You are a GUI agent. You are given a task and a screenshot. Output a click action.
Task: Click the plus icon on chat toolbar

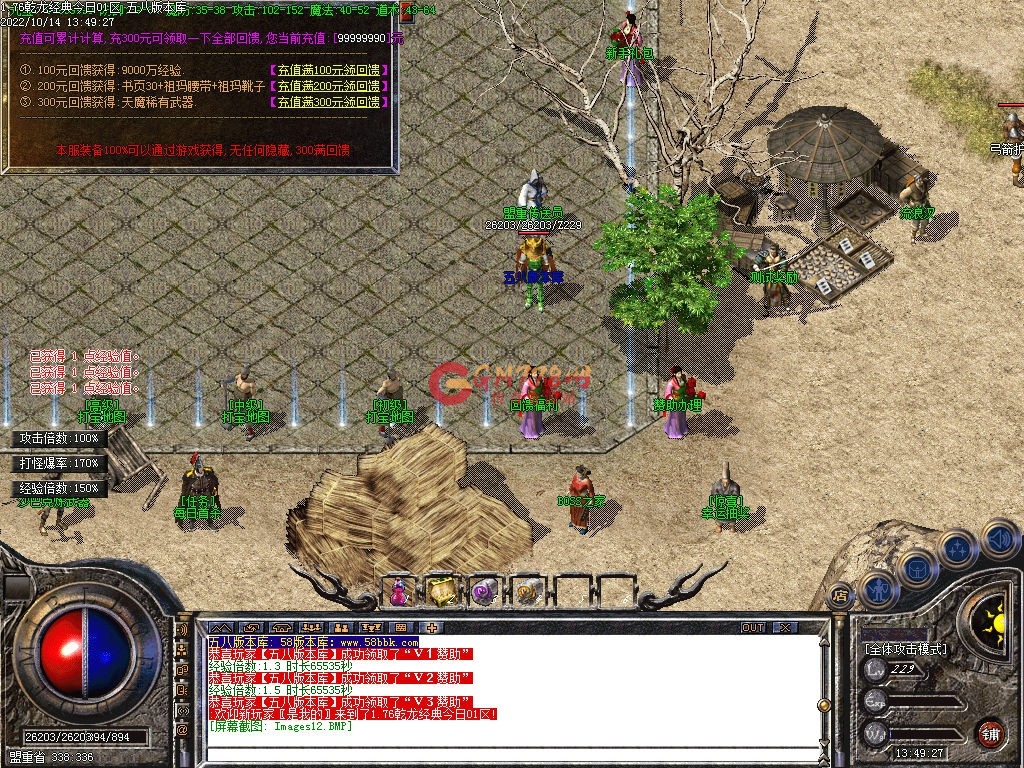coord(431,628)
